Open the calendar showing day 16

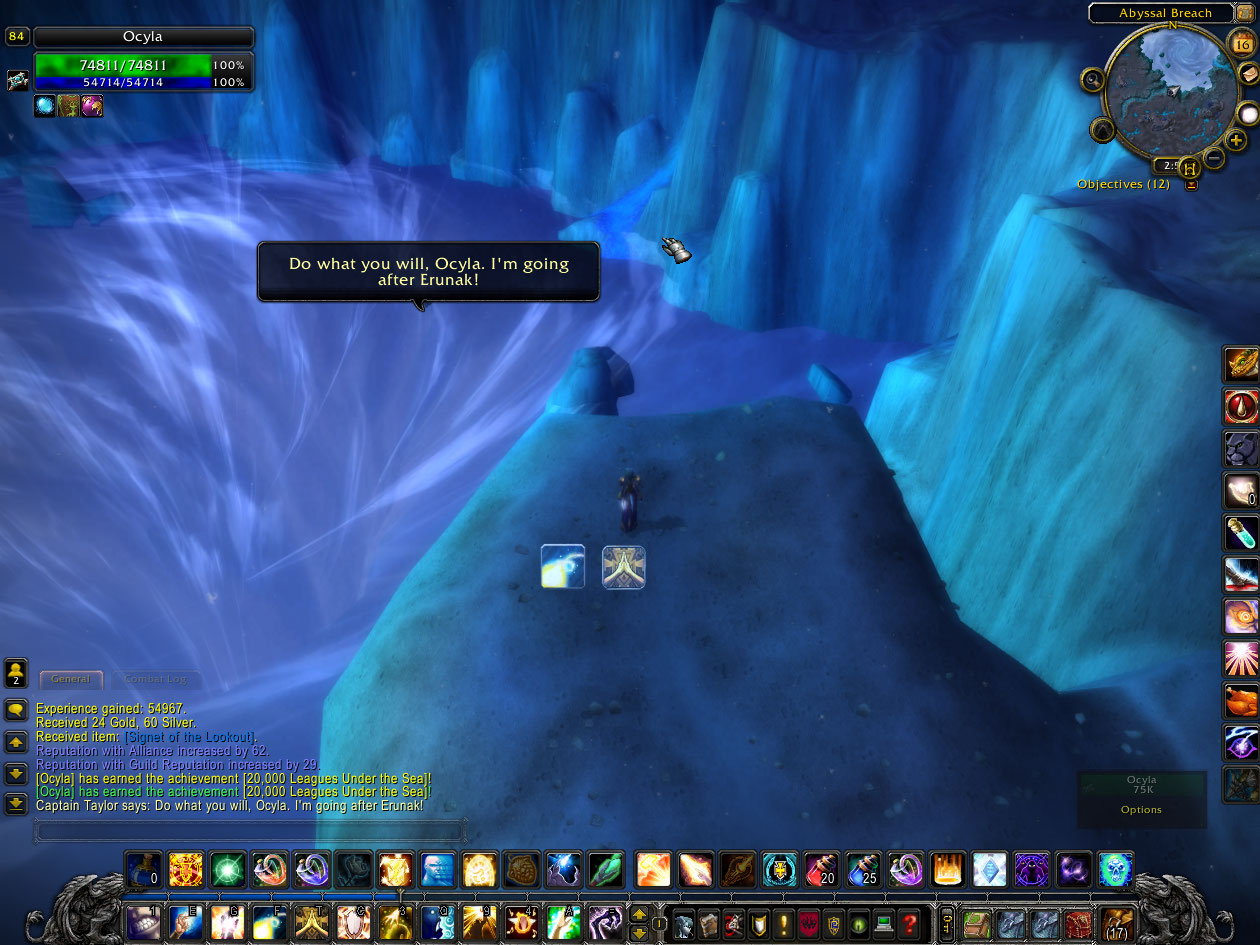pos(1242,44)
